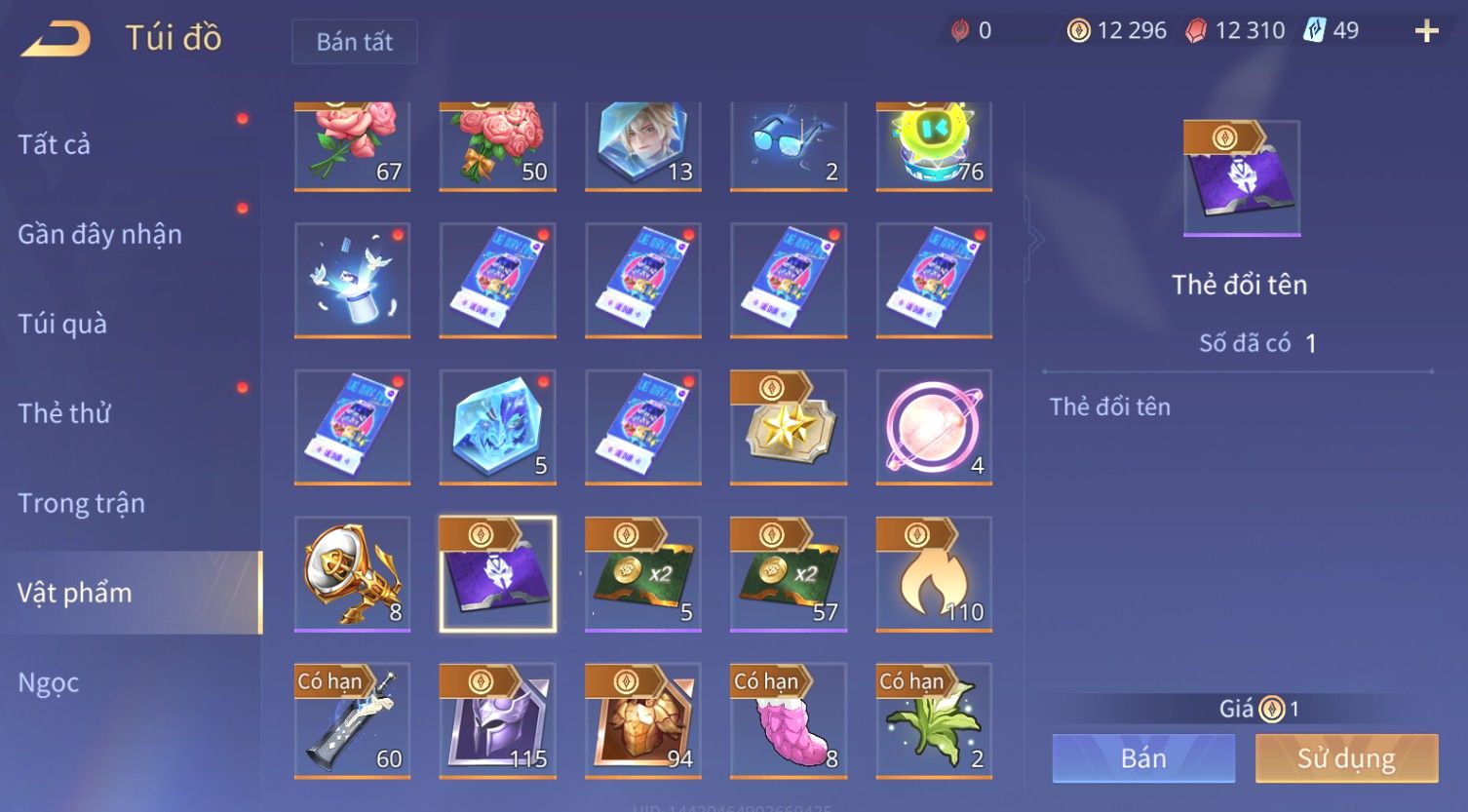Select the golden armor item slot

tap(642, 721)
